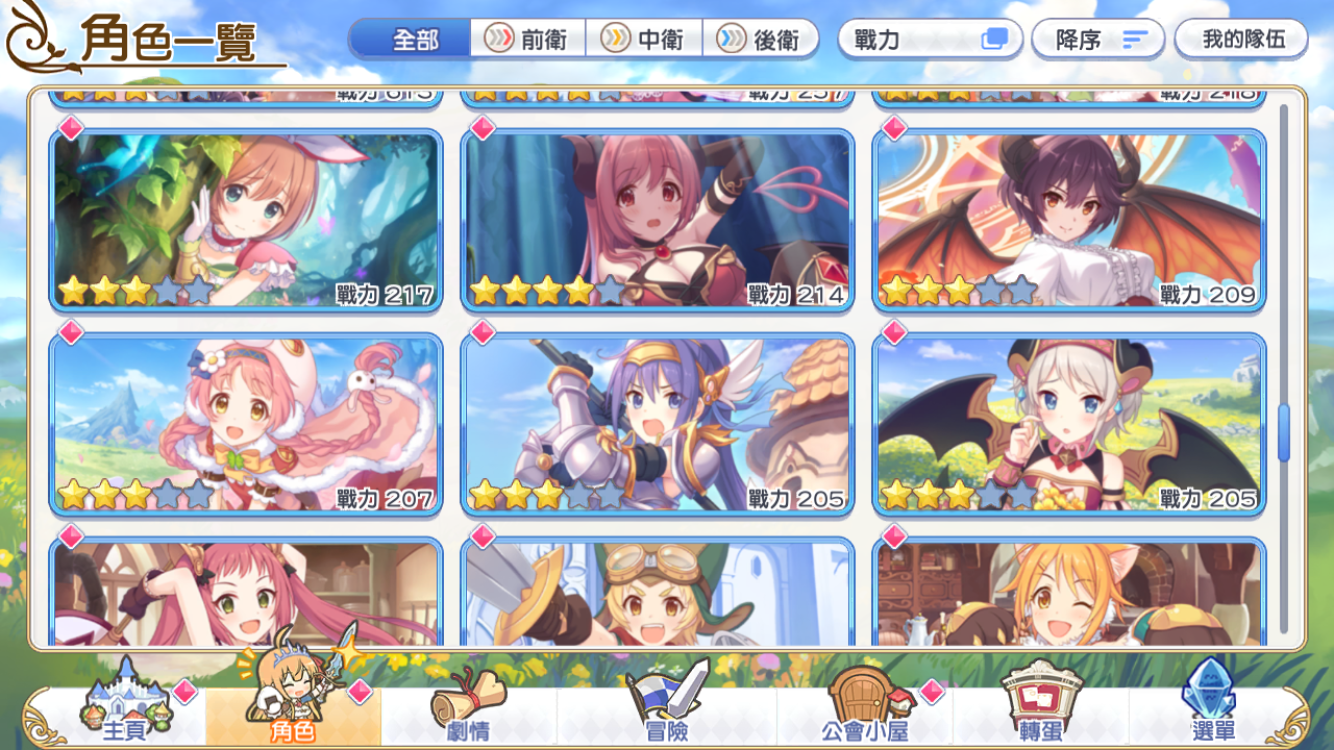Pick the character card with 戰力 207
Image resolution: width=1334 pixels, height=750 pixels.
pyautogui.click(x=246, y=424)
